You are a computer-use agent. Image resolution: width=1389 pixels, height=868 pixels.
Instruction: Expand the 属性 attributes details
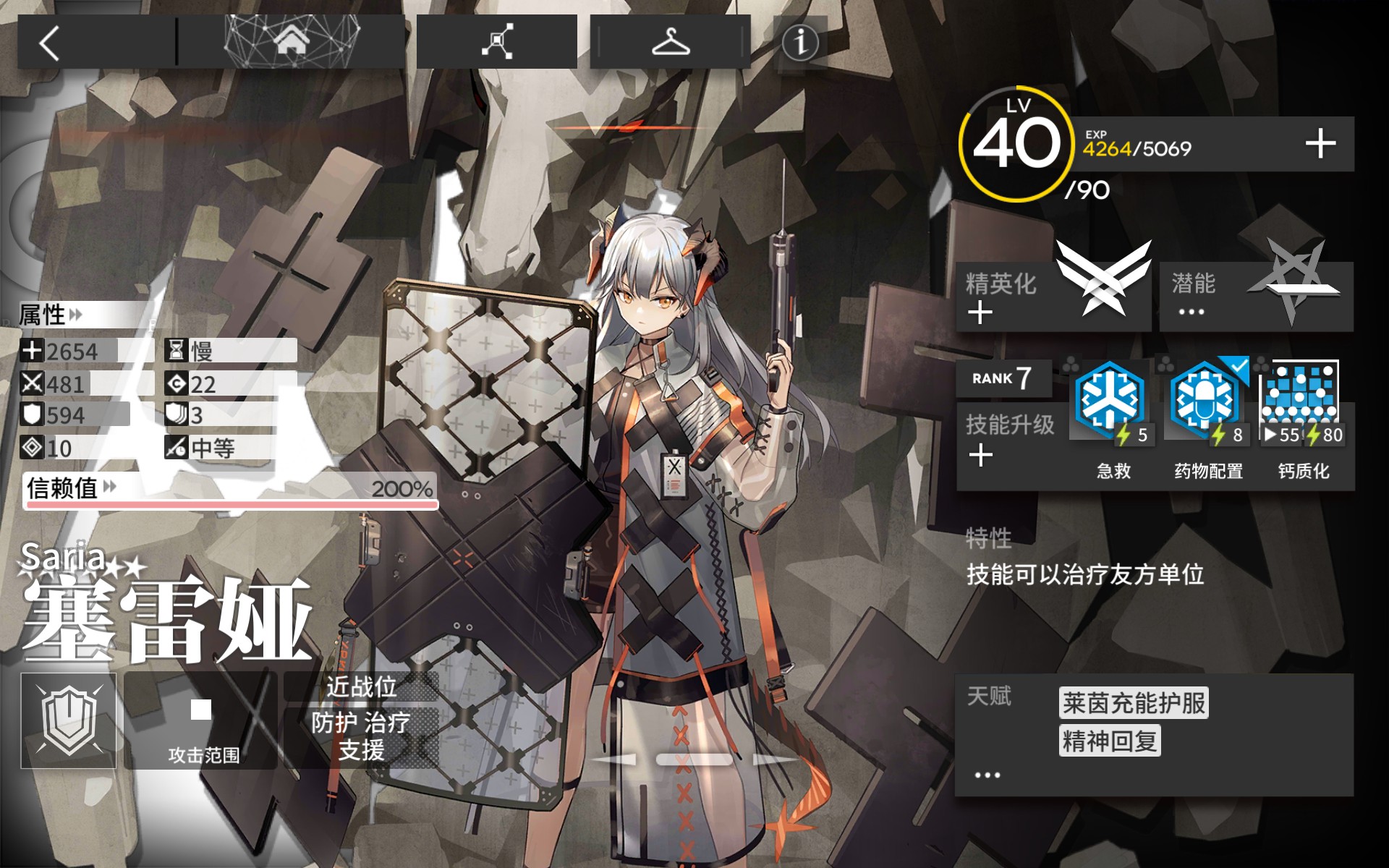[51, 315]
